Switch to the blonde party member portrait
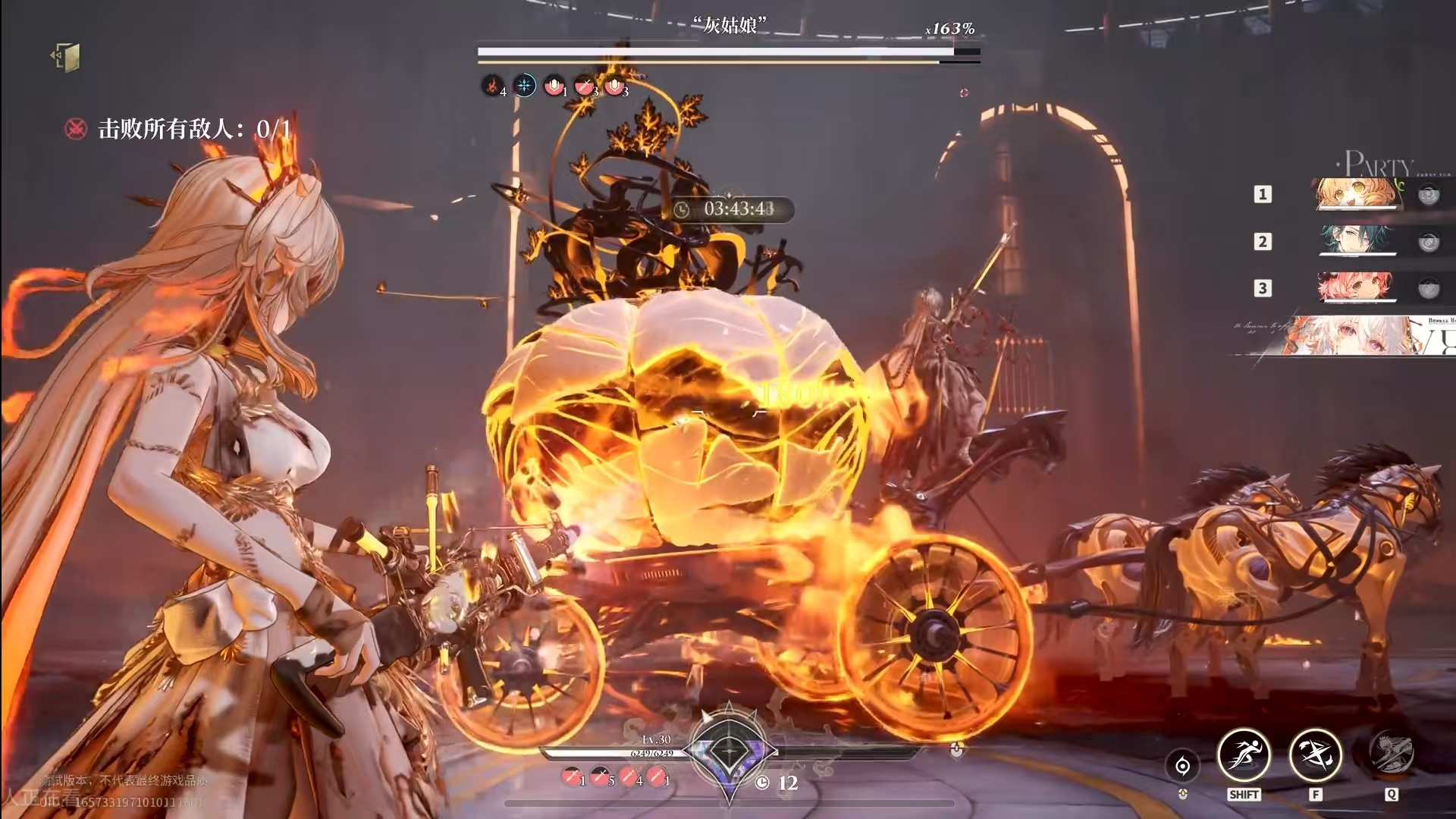 1356,194
